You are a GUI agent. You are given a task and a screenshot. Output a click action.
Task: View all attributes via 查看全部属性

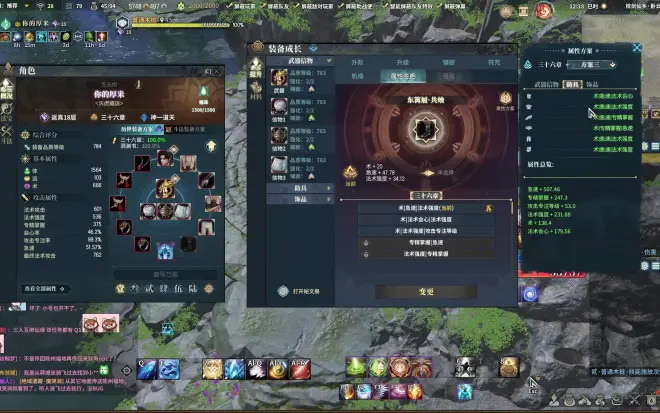pyautogui.click(x=39, y=288)
